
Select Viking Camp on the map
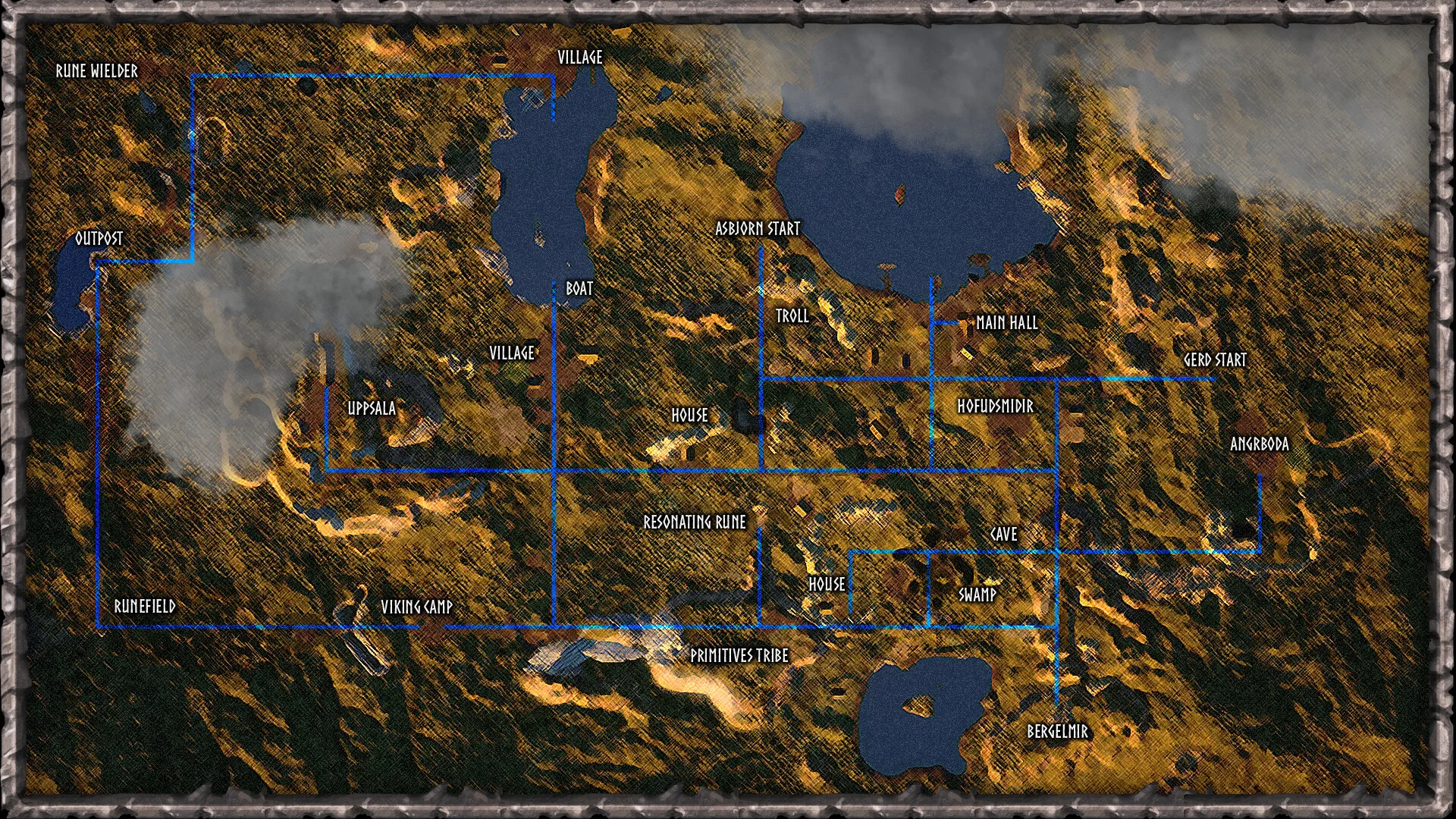click(416, 607)
